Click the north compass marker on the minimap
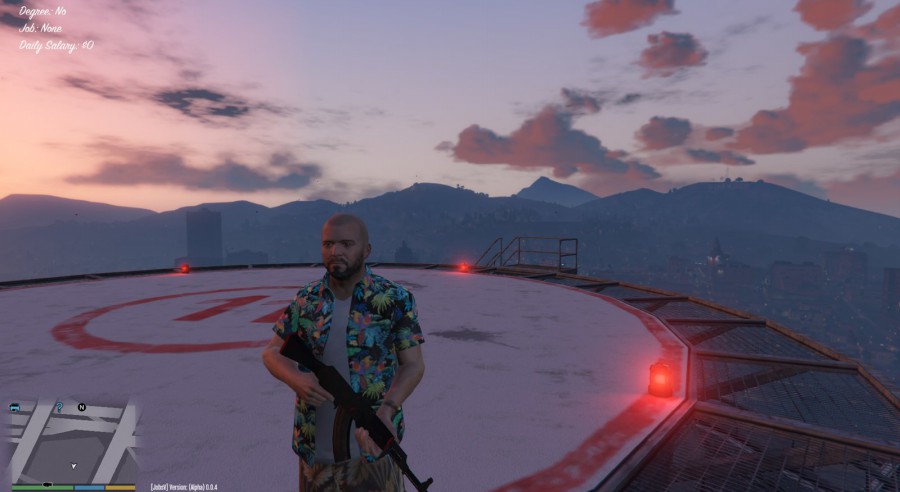The image size is (900, 492). [82, 407]
